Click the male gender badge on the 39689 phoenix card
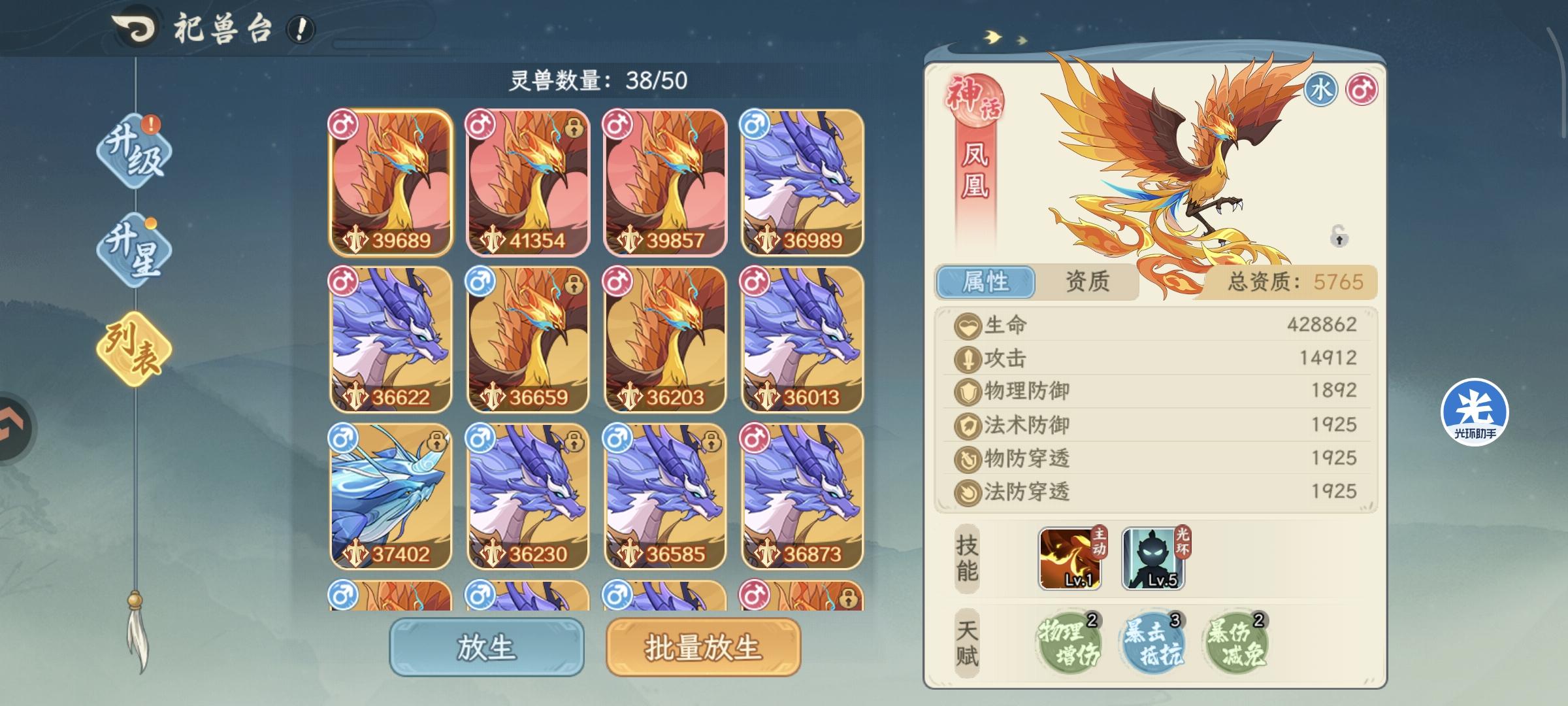The image size is (1568, 706). click(x=344, y=124)
